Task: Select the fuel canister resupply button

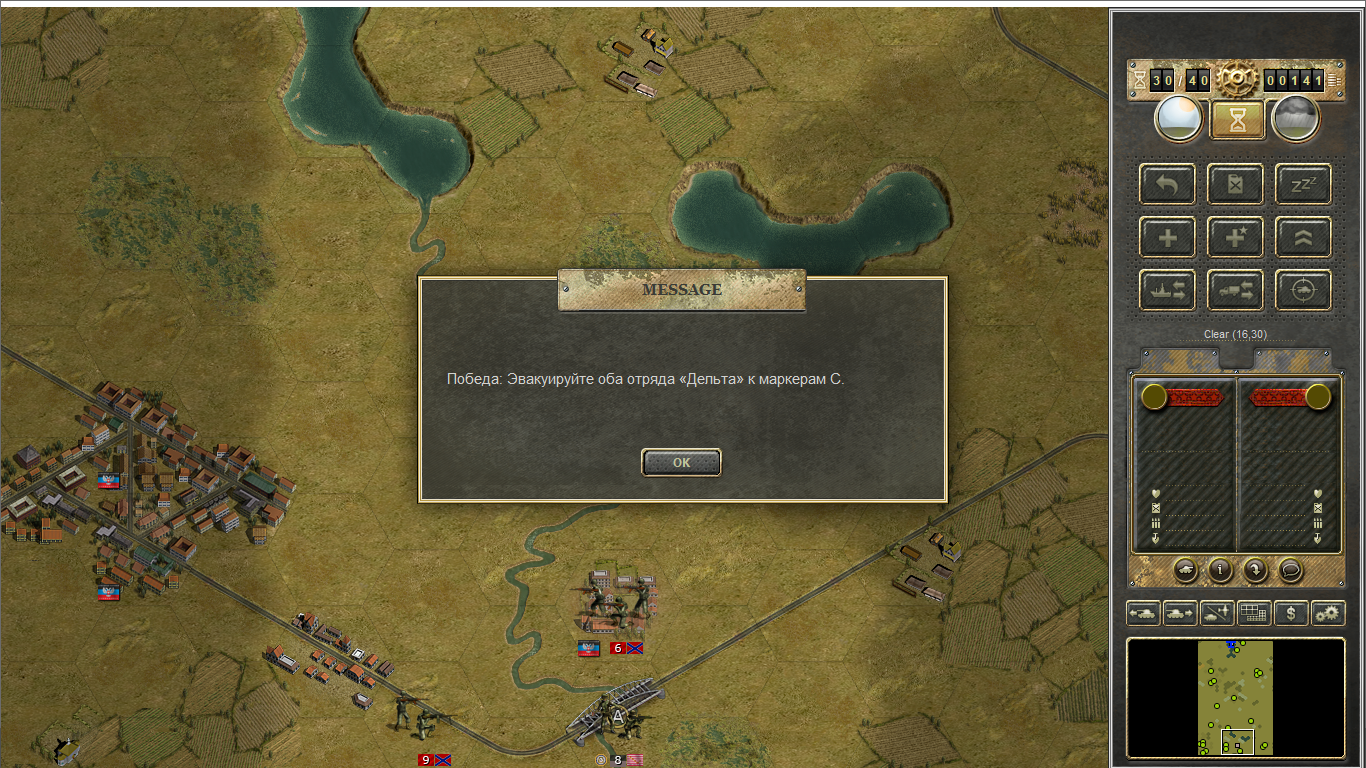Action: coord(1235,184)
